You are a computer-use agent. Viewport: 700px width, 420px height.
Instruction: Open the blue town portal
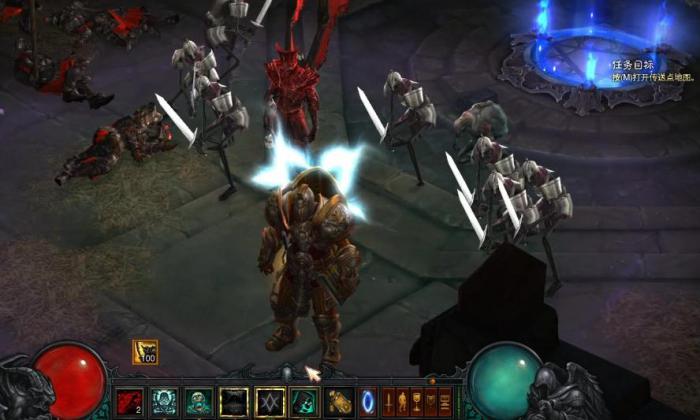(x=368, y=401)
